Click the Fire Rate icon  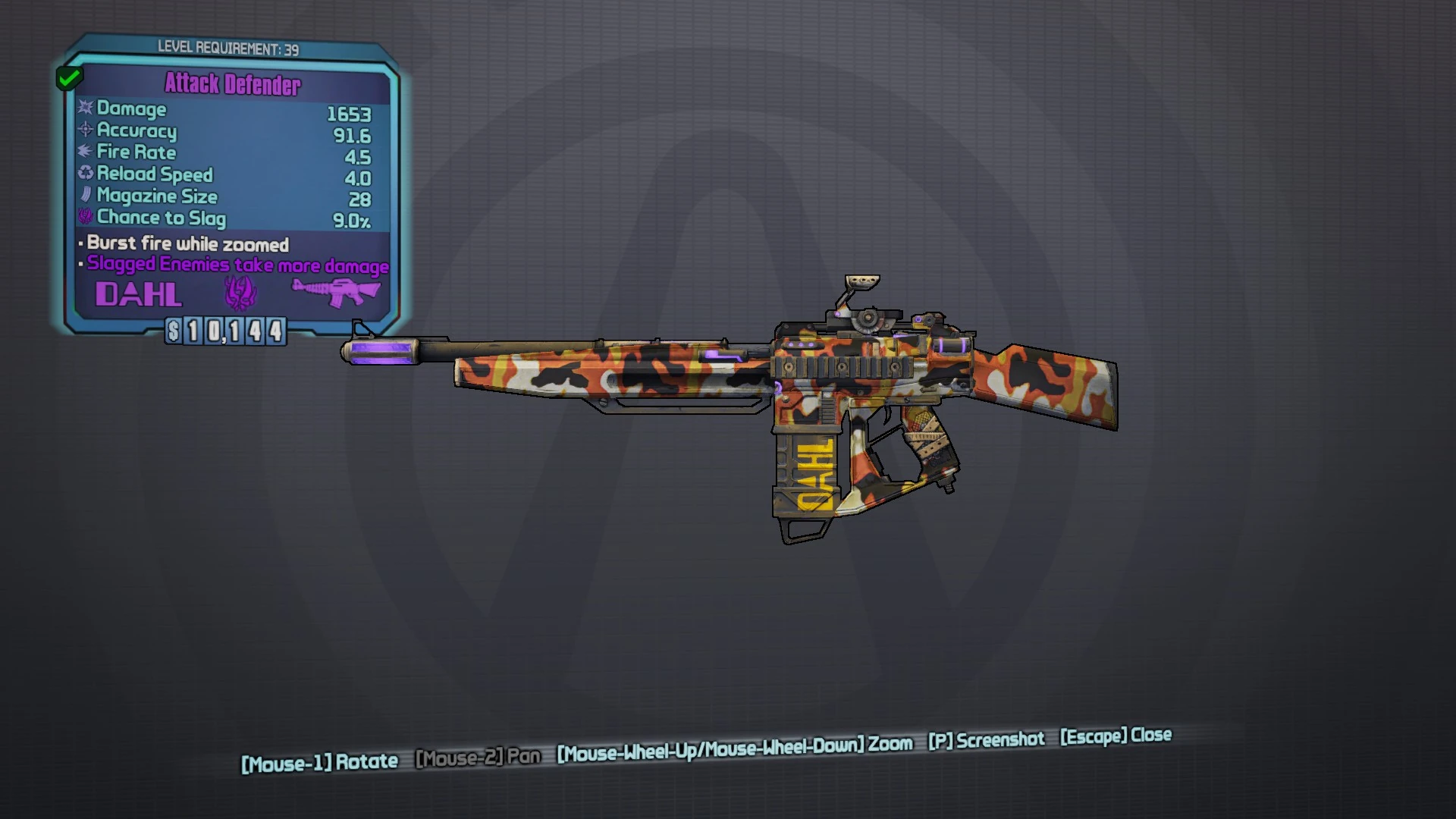click(x=83, y=152)
